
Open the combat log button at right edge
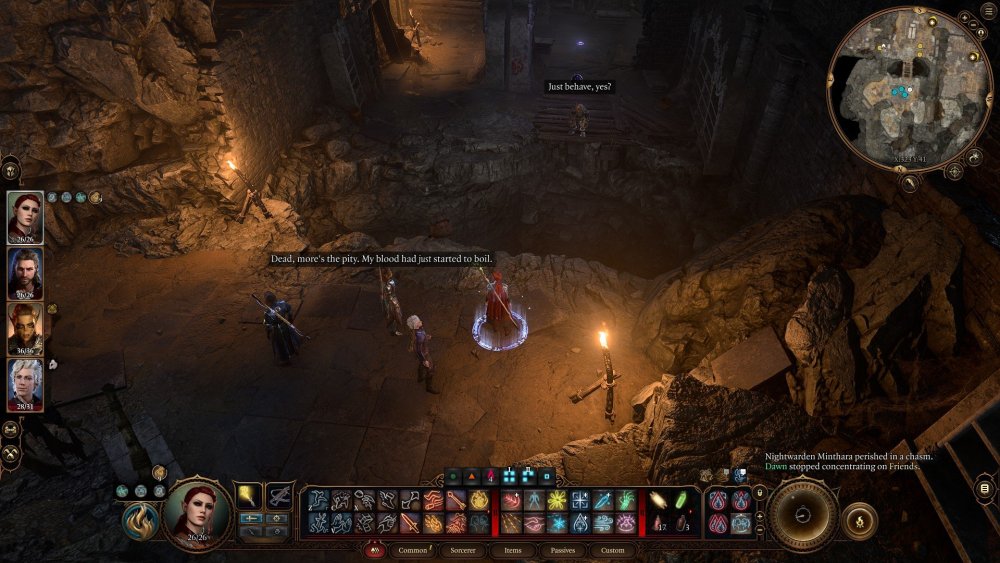click(985, 489)
